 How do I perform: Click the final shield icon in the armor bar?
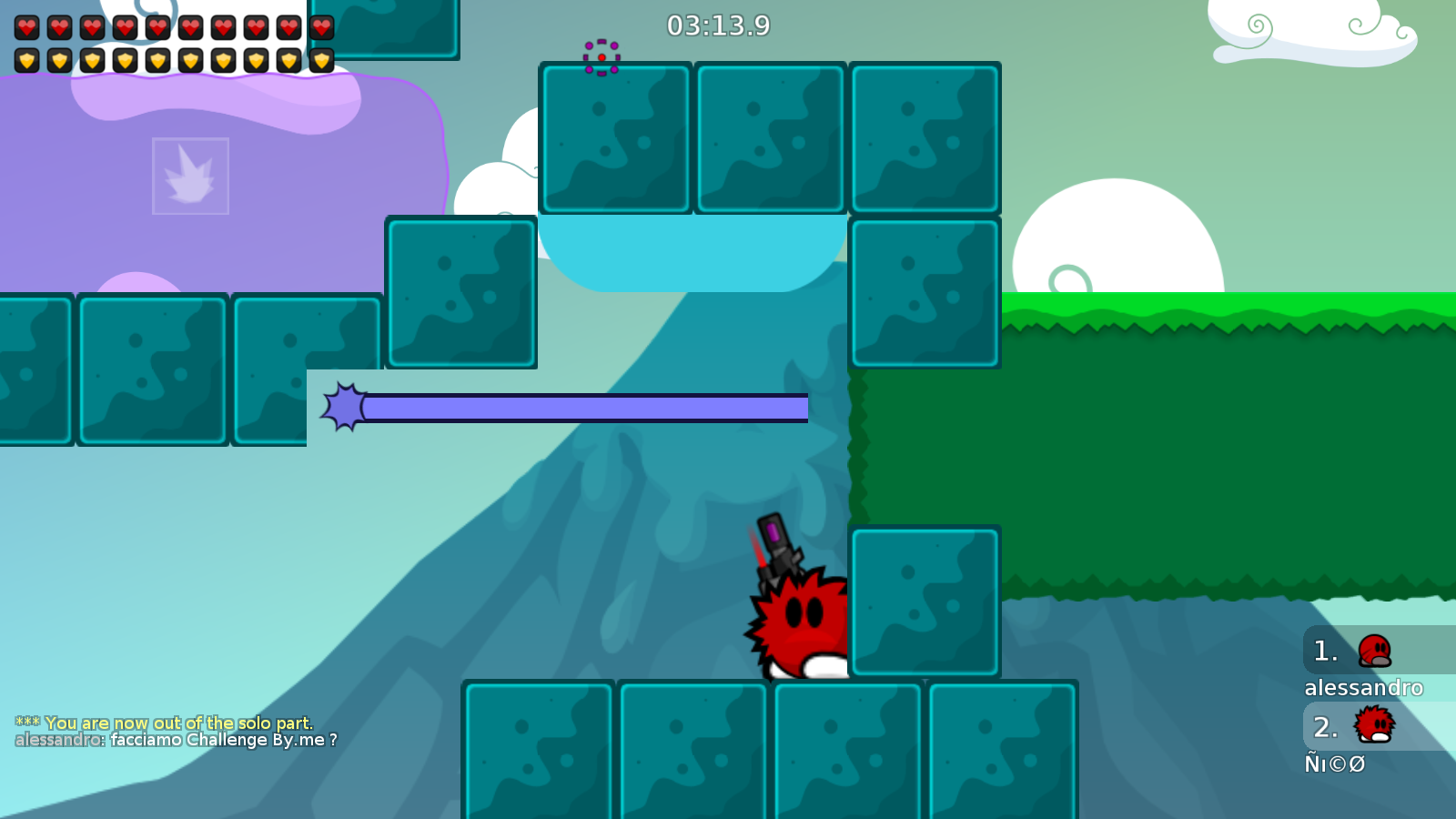(x=322, y=59)
